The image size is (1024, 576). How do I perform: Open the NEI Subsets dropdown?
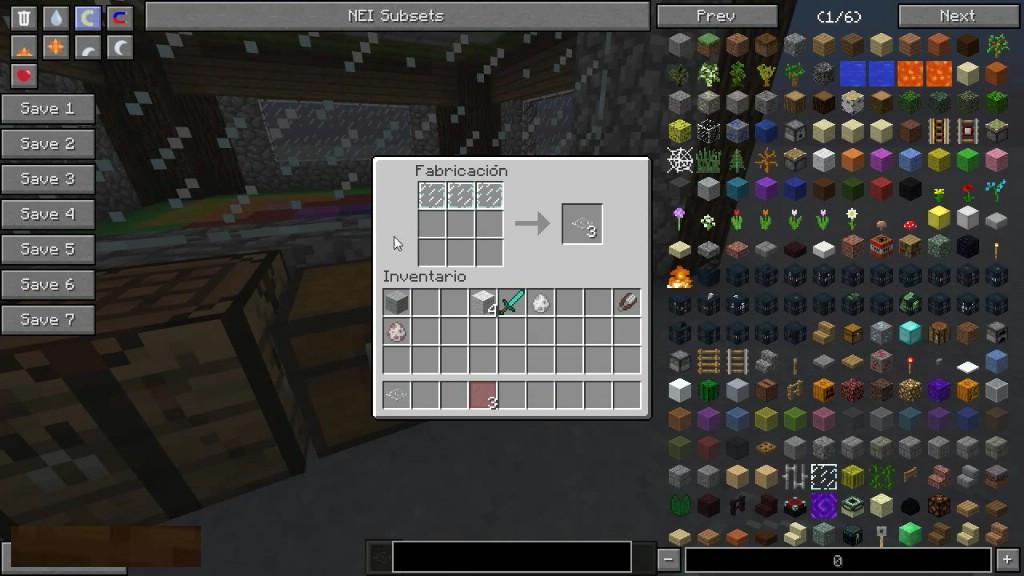pyautogui.click(x=397, y=16)
